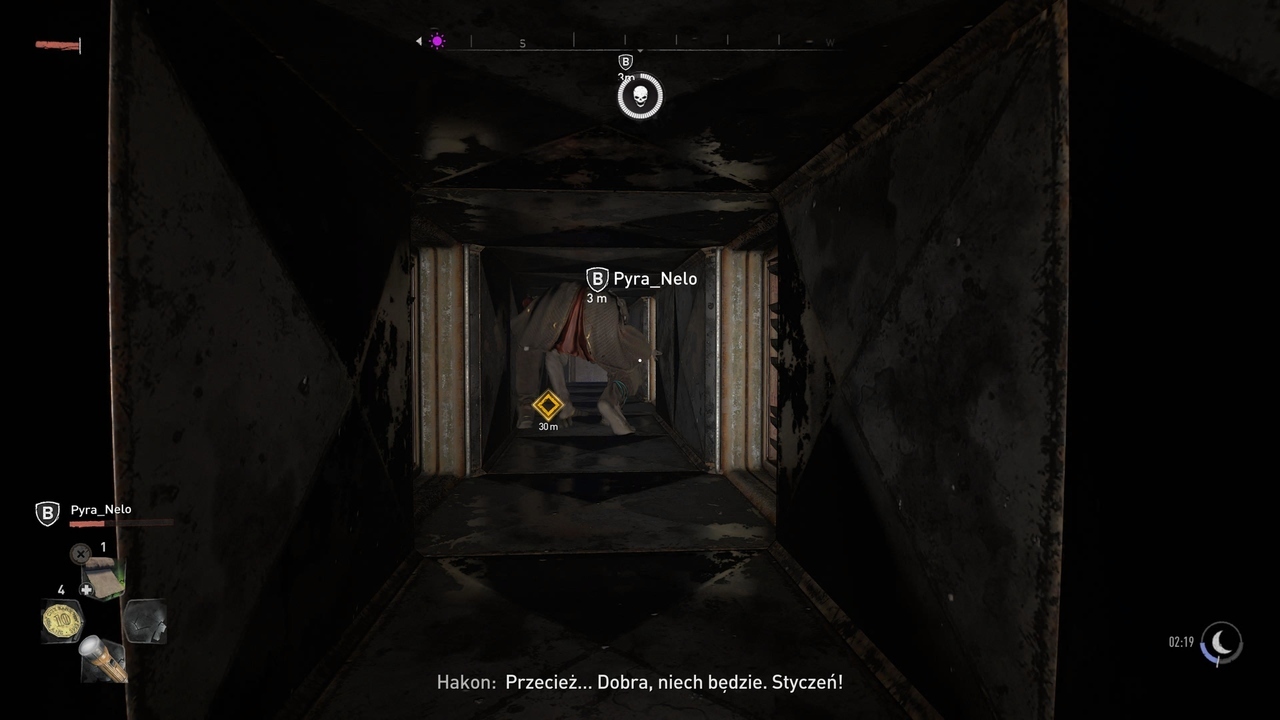Click the compass tick mark at the S heading
This screenshot has height=720, width=1280.
click(x=521, y=41)
